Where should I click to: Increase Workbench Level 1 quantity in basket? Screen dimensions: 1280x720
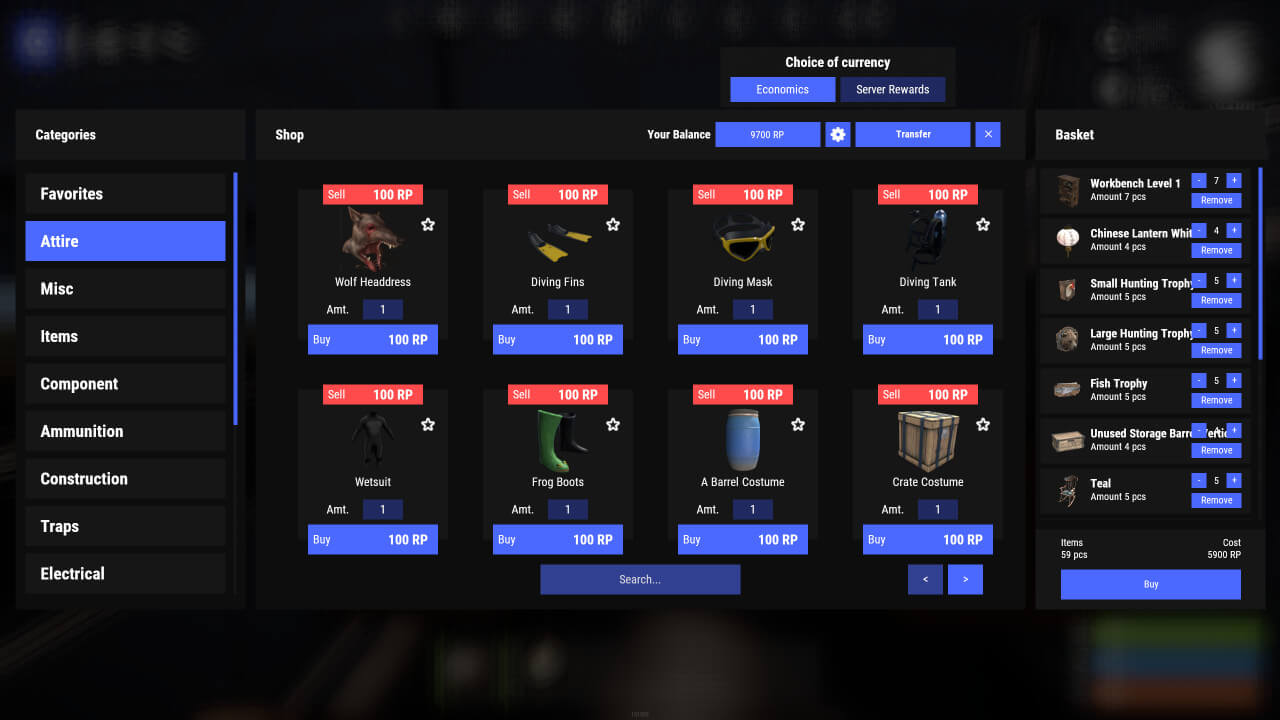click(x=1234, y=181)
